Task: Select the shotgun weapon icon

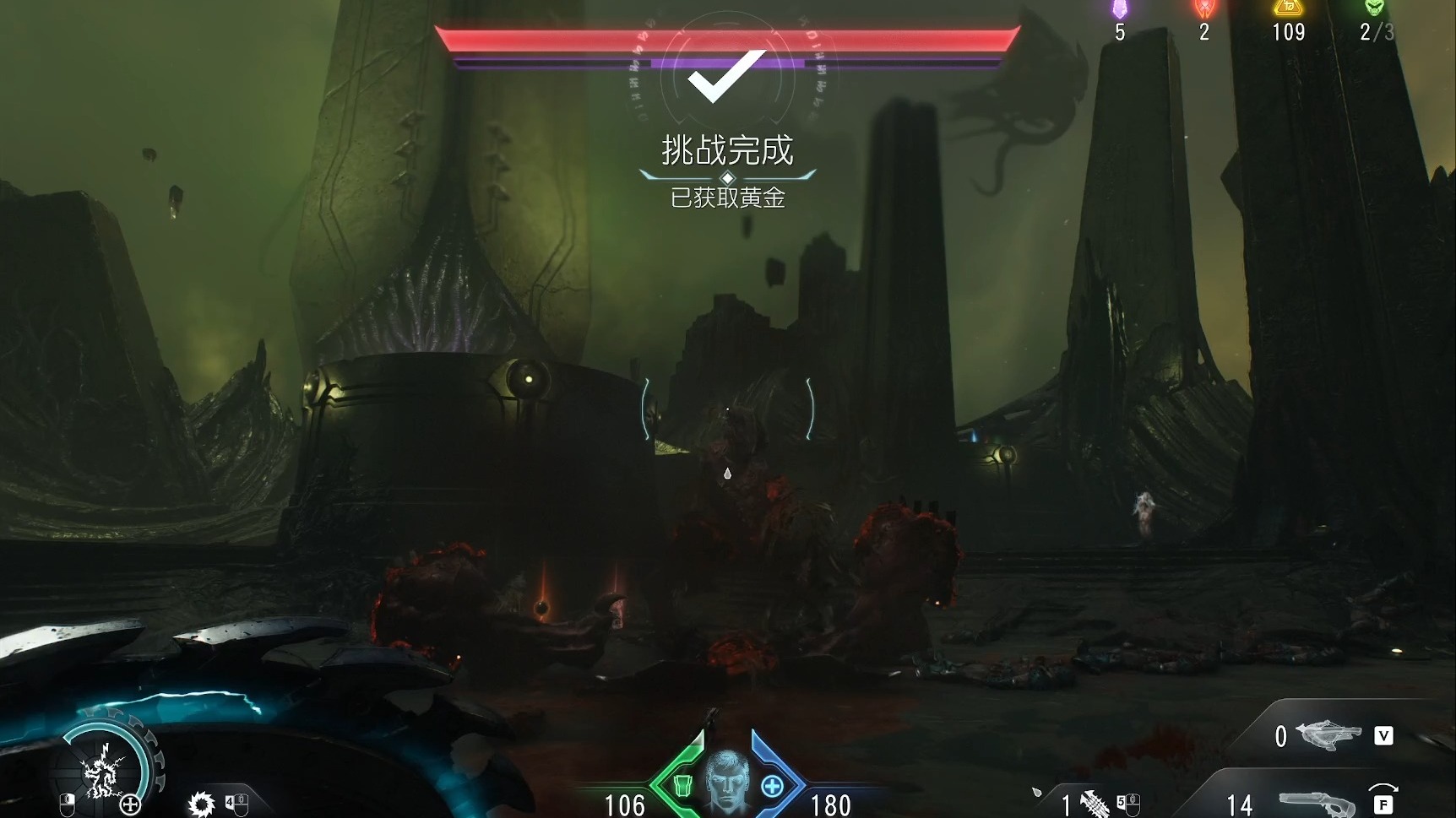Action: click(x=1316, y=804)
